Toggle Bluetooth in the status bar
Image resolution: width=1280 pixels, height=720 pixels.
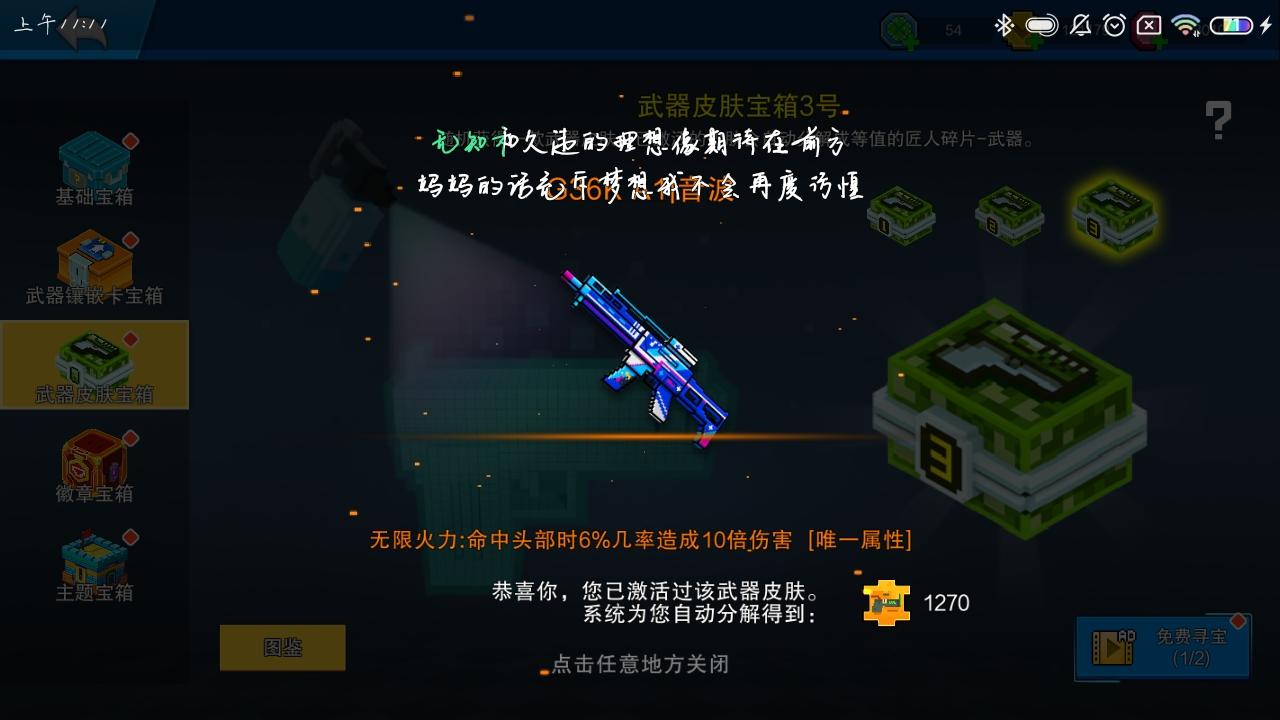click(1005, 25)
